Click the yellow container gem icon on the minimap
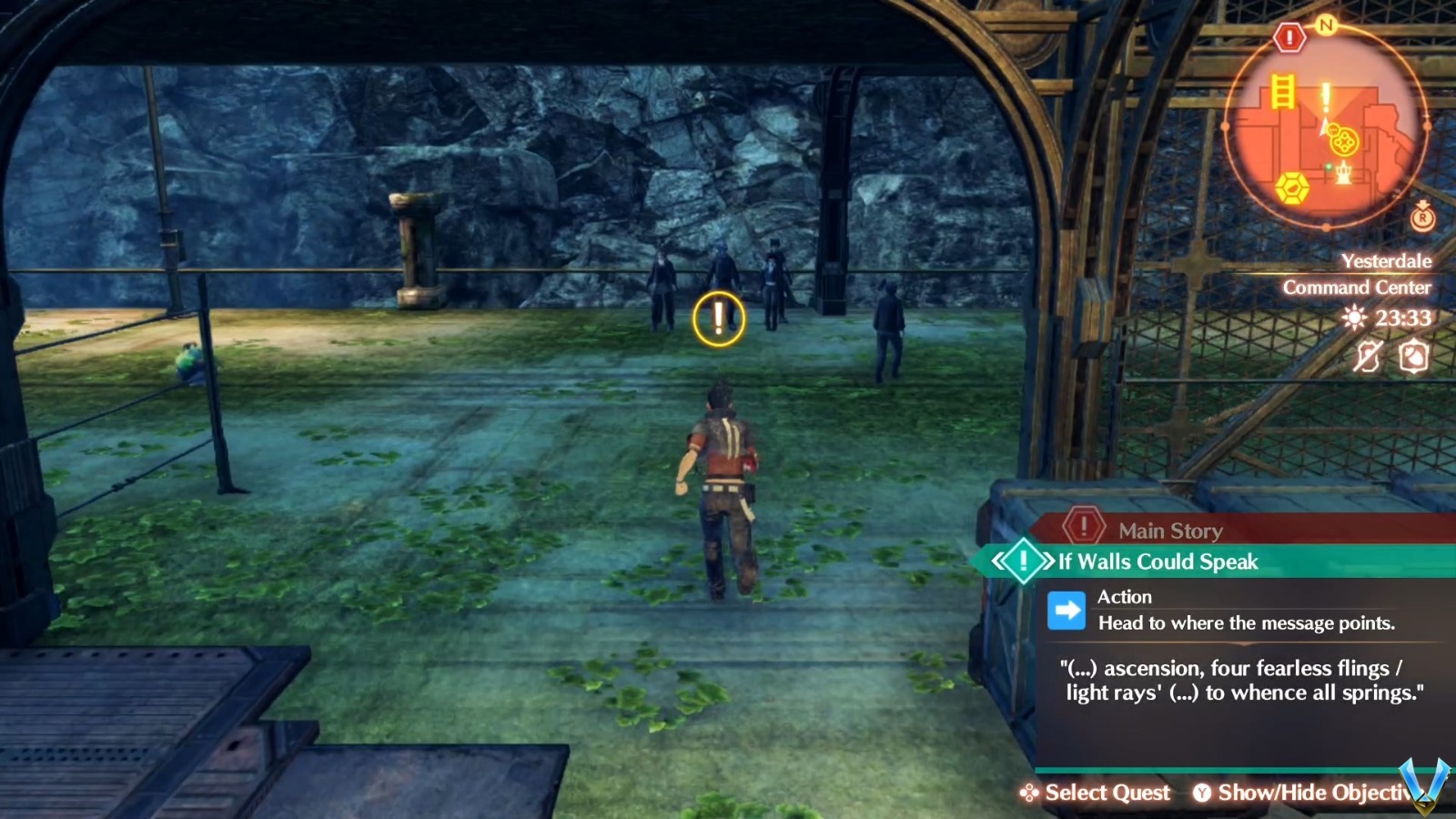 1290,187
